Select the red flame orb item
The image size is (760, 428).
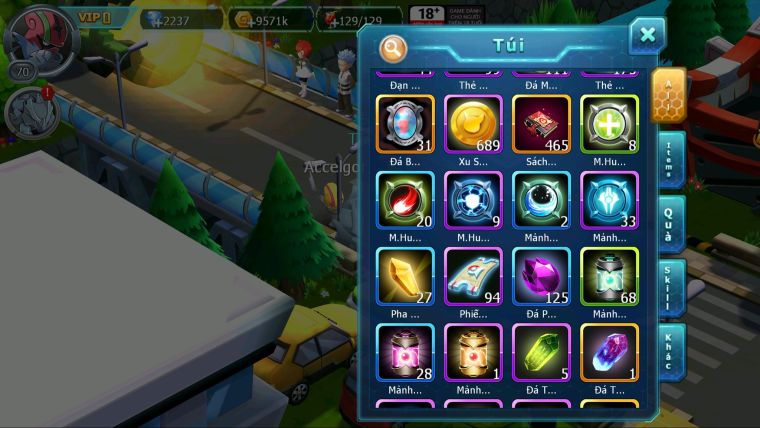[405, 200]
